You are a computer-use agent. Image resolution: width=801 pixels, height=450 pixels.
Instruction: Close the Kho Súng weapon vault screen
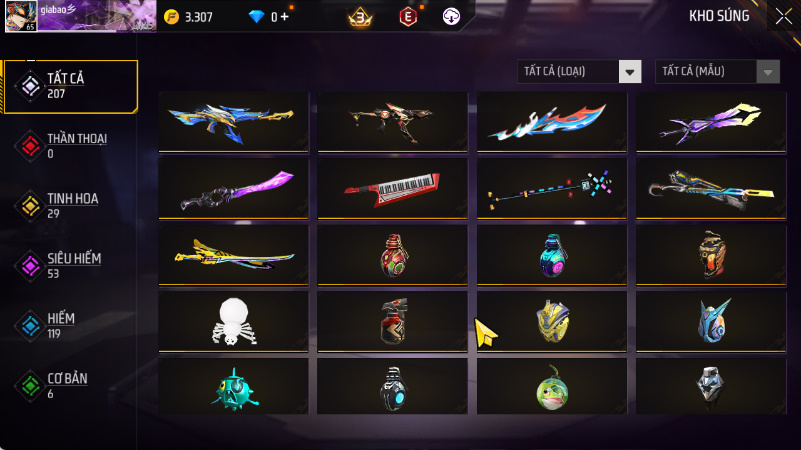click(783, 16)
